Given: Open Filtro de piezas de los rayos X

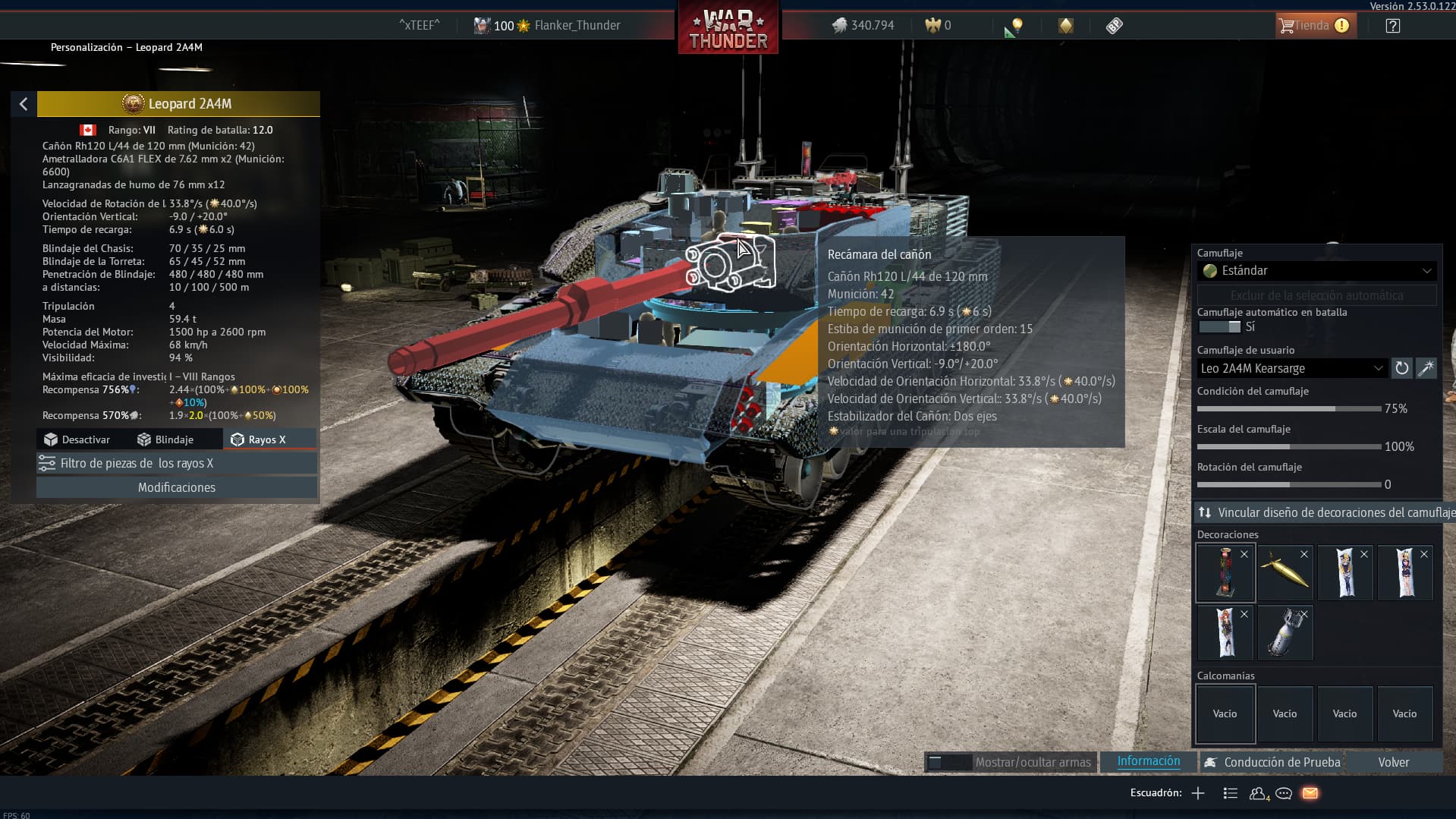Looking at the screenshot, I should click(x=176, y=463).
